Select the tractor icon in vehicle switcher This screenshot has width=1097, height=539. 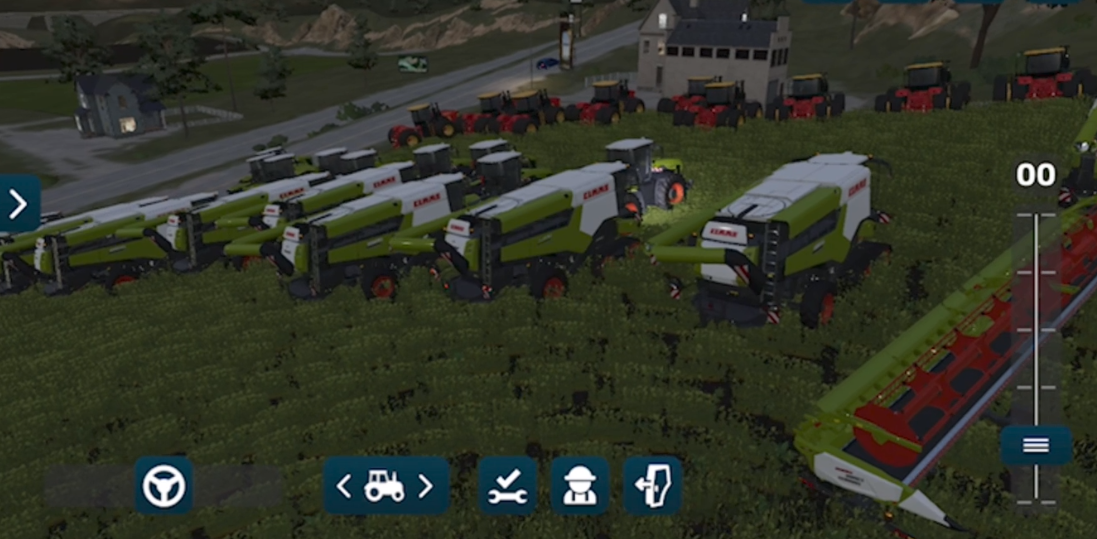click(385, 486)
